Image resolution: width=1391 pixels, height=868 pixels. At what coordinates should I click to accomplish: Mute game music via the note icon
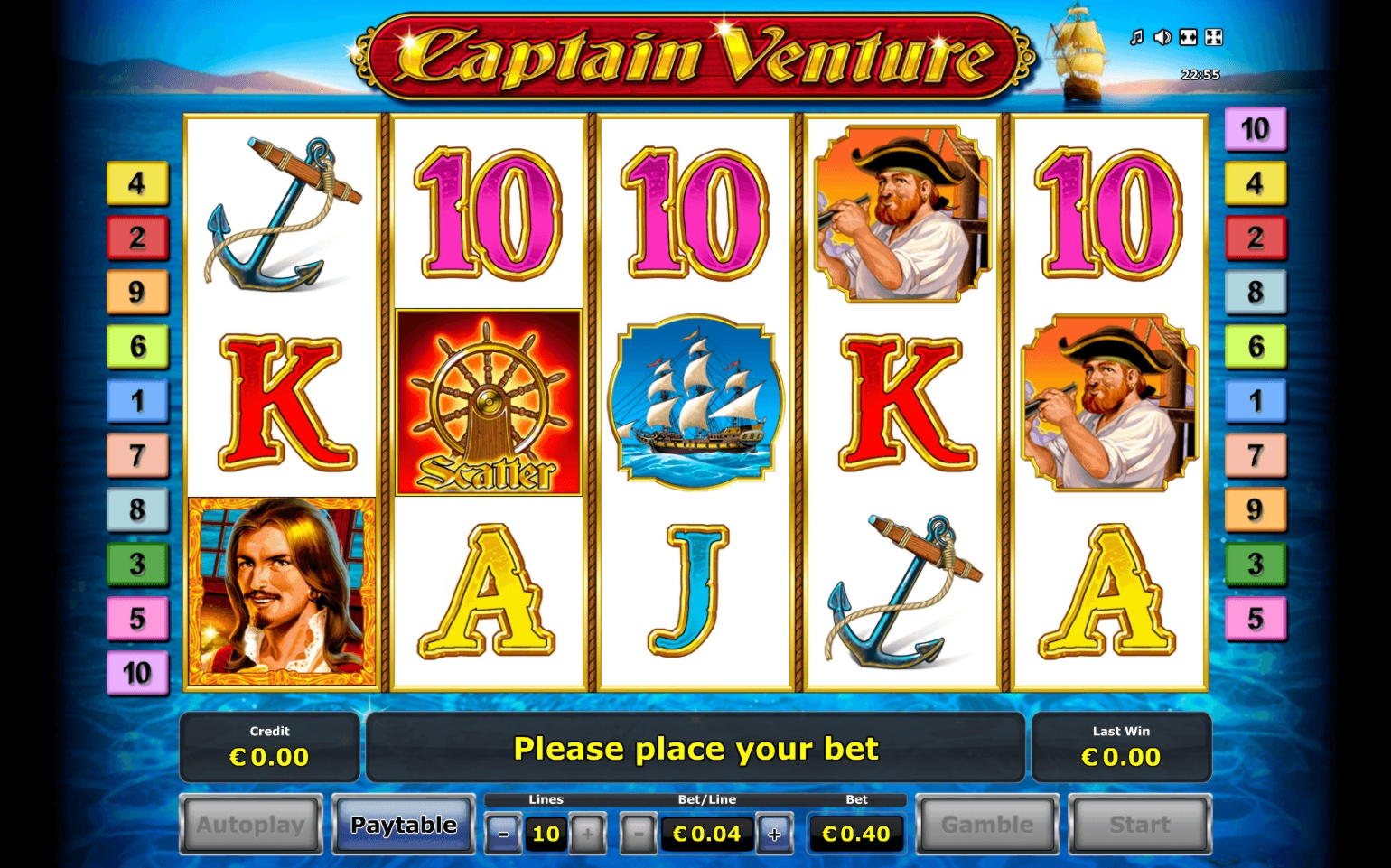click(1135, 36)
